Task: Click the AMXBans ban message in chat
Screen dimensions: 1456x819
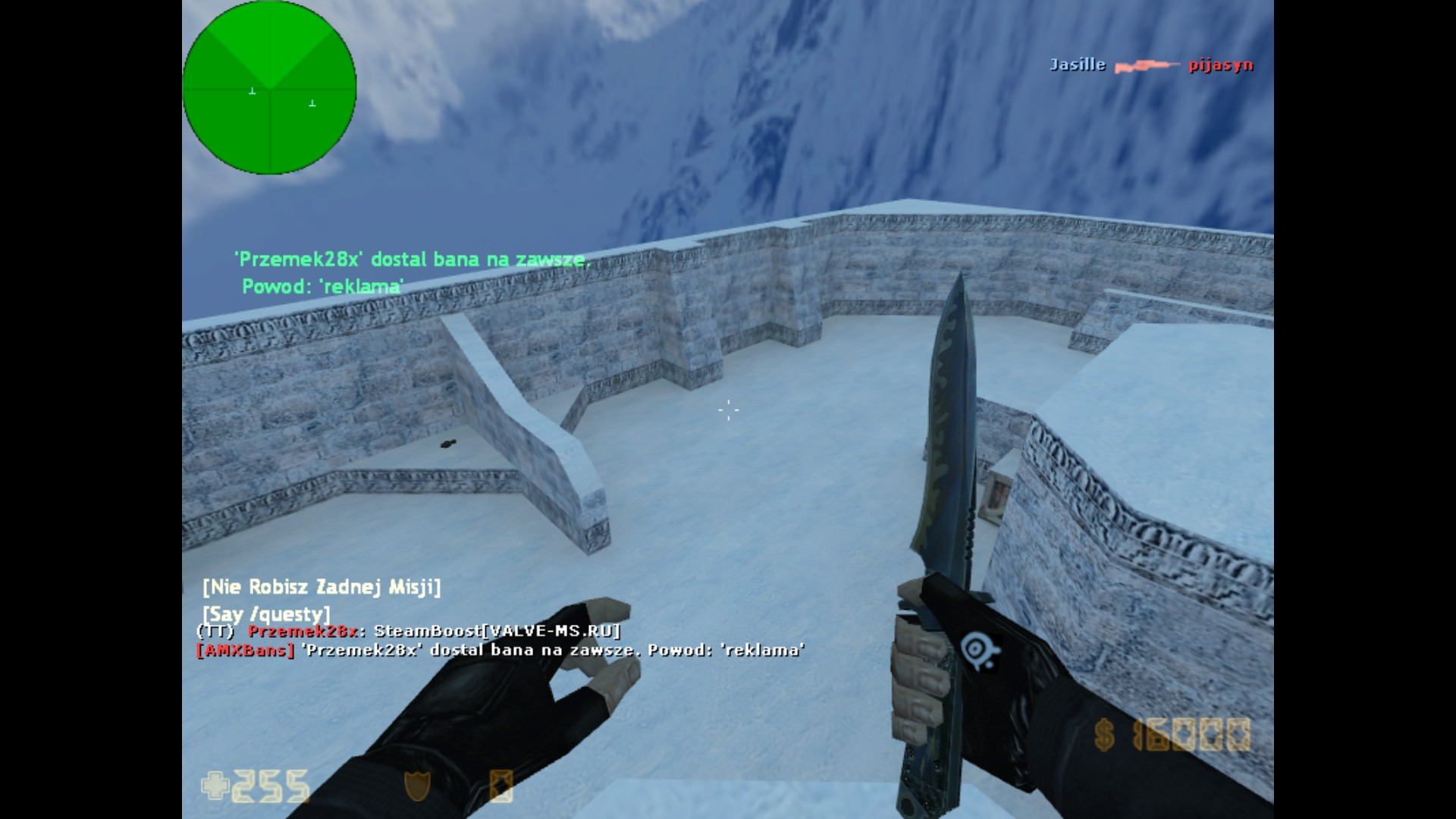Action: point(500,651)
